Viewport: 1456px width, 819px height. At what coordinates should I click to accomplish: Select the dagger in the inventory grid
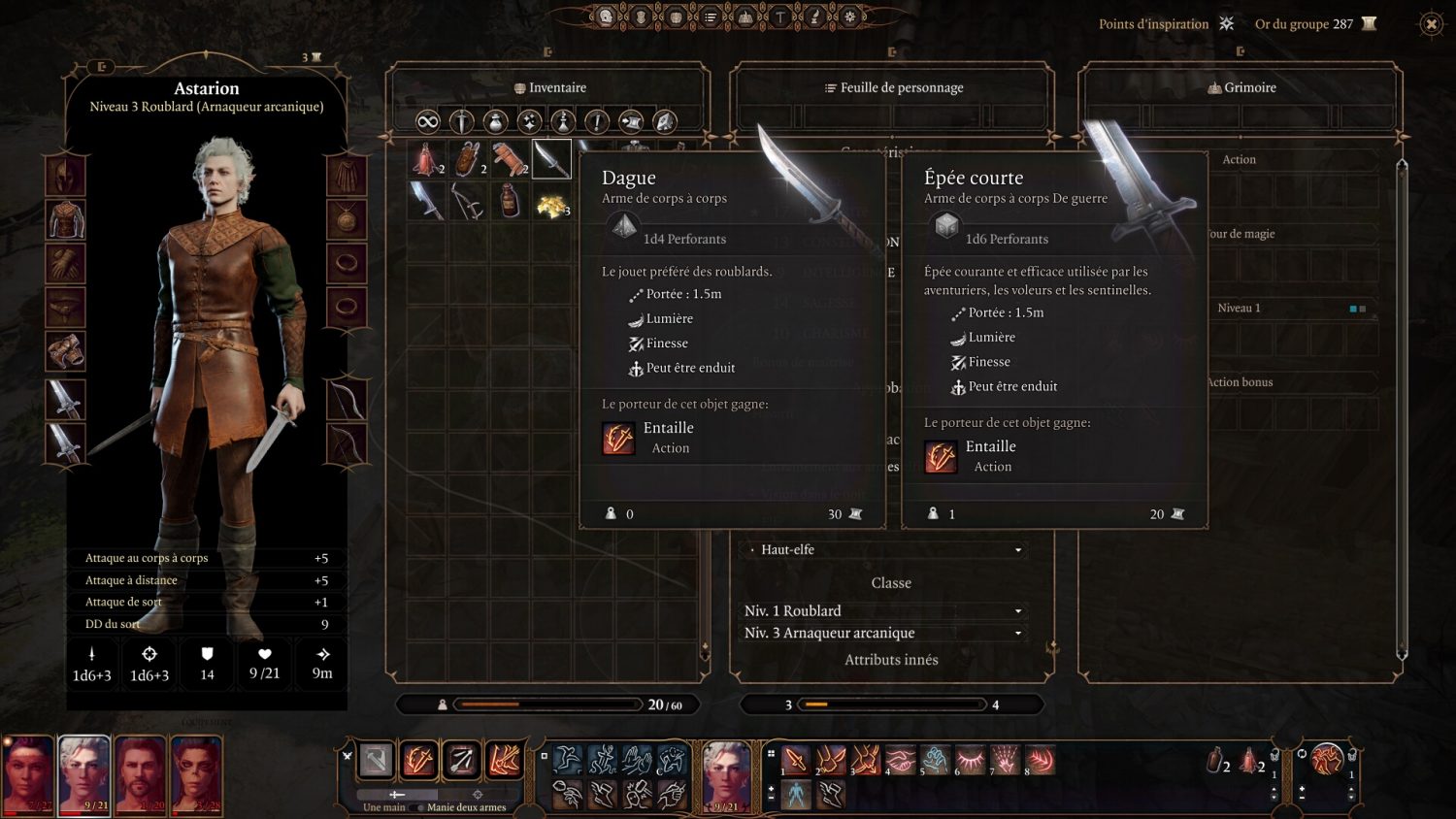point(551,159)
